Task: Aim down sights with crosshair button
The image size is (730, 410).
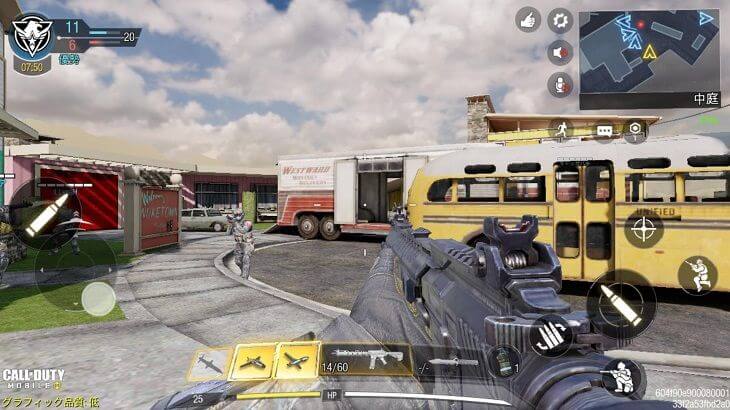Action: (643, 228)
